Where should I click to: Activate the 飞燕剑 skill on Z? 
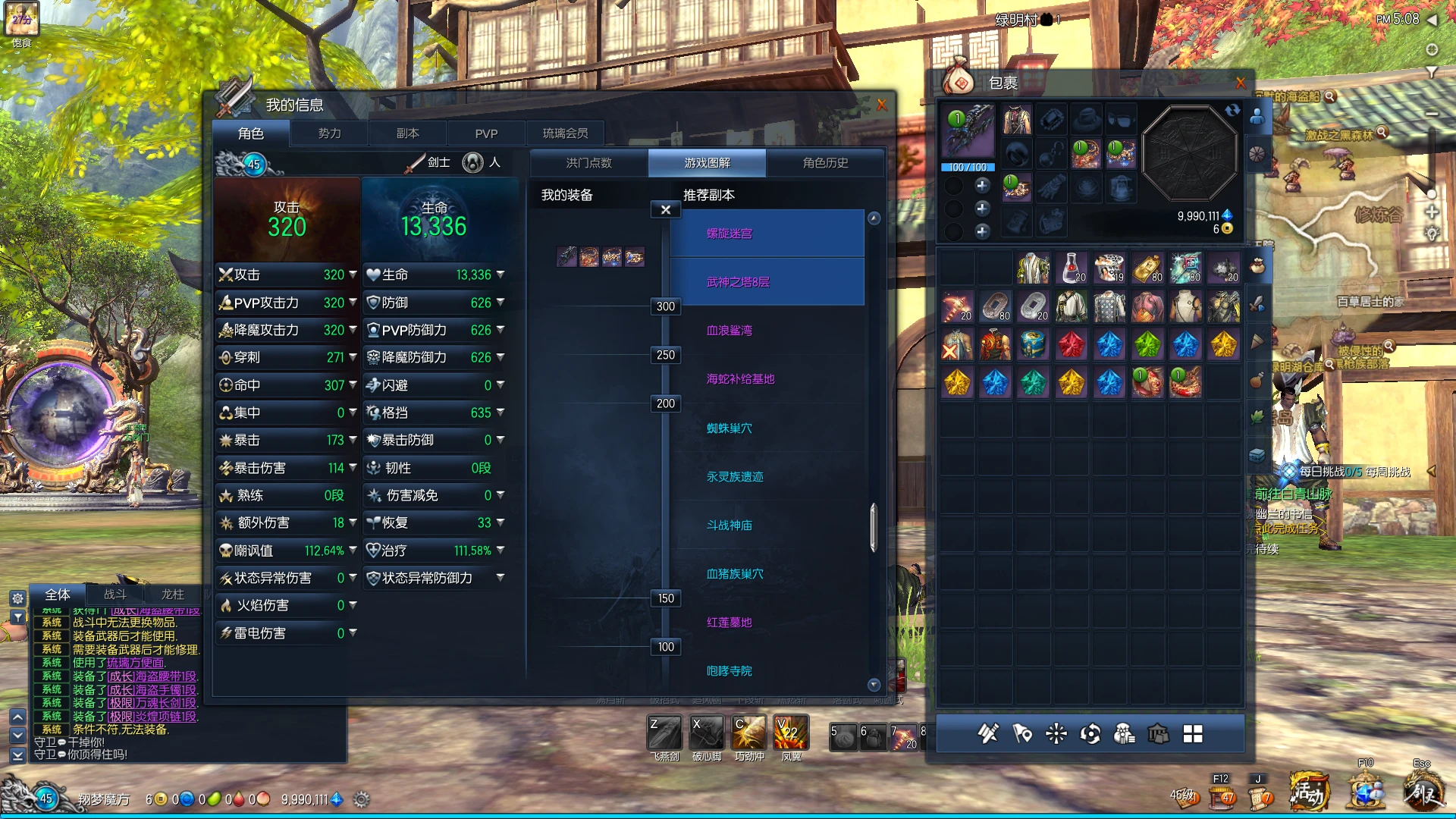click(664, 733)
